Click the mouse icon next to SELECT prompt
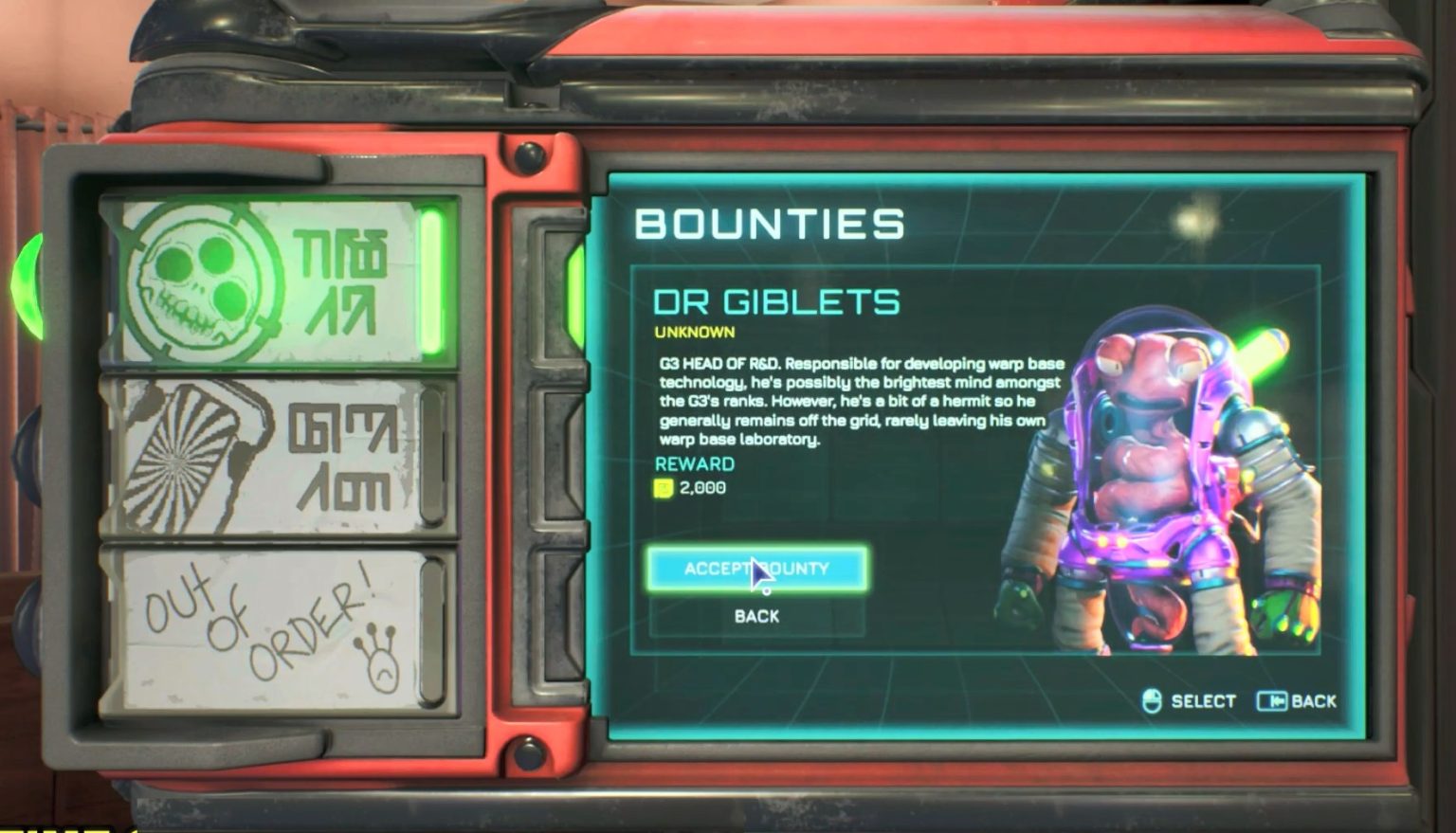The width and height of the screenshot is (1456, 833). point(1151,700)
